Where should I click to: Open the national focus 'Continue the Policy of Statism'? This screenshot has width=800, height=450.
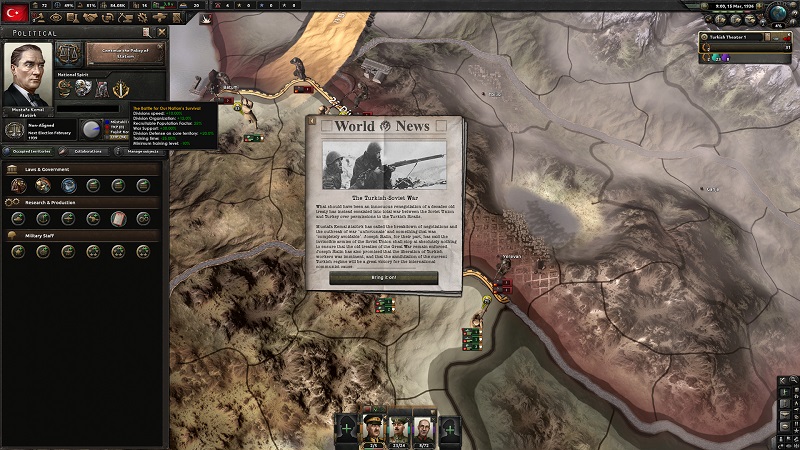pyautogui.click(x=123, y=52)
